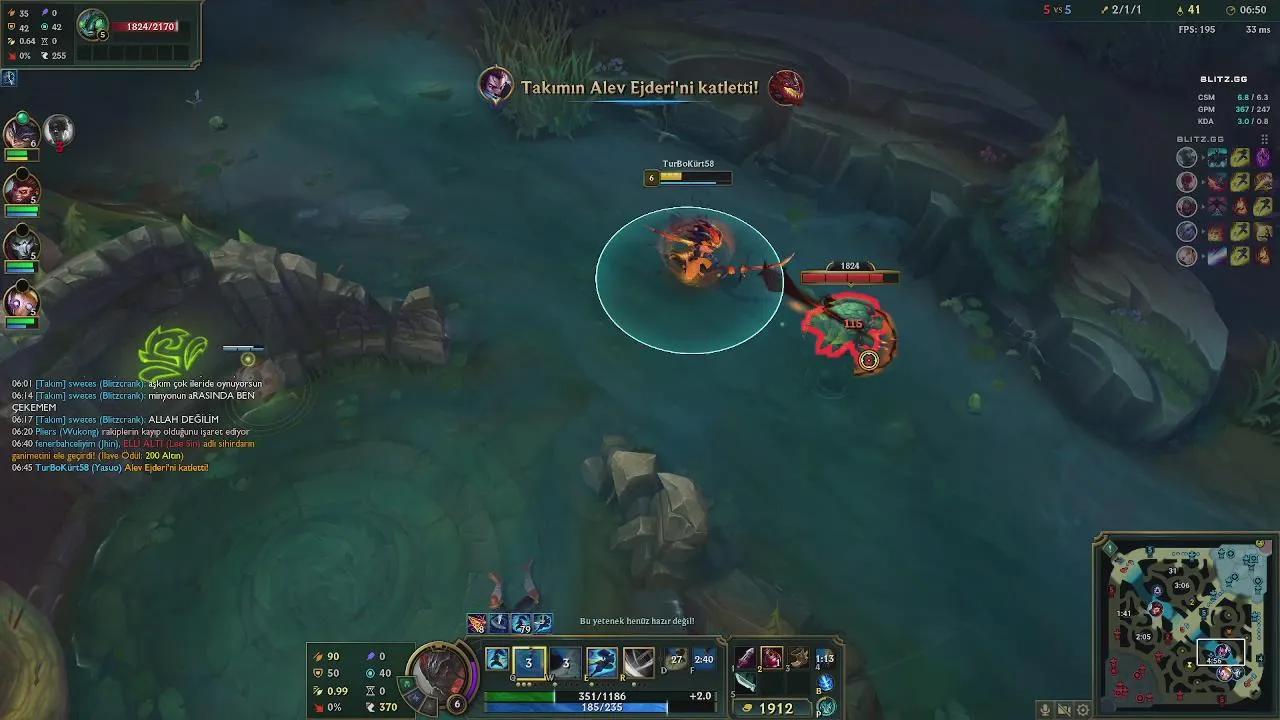This screenshot has height=720, width=1280.
Task: Cast the R ultimate ability icon
Action: click(637, 660)
